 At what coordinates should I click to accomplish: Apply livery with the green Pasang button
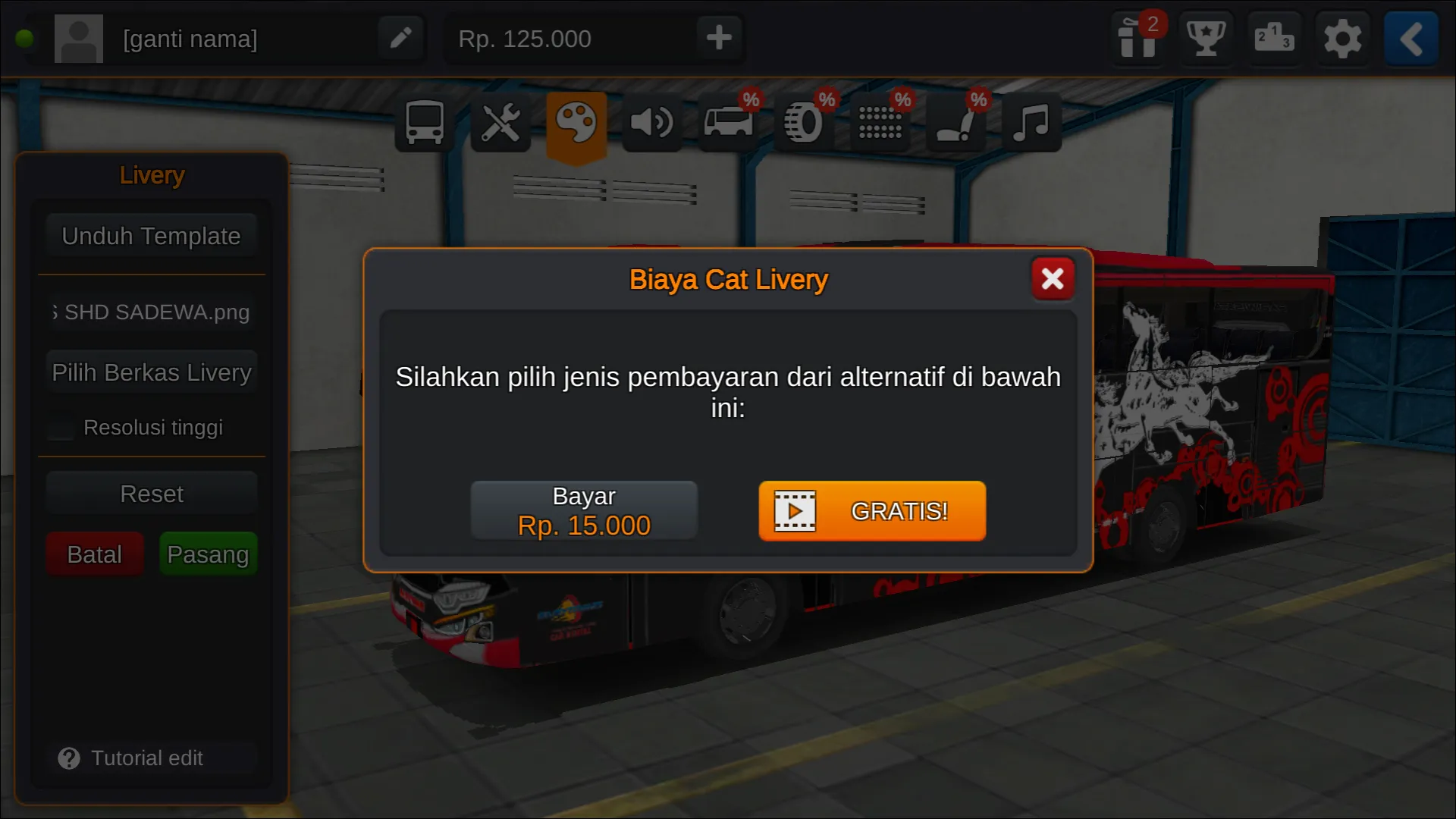pos(208,554)
